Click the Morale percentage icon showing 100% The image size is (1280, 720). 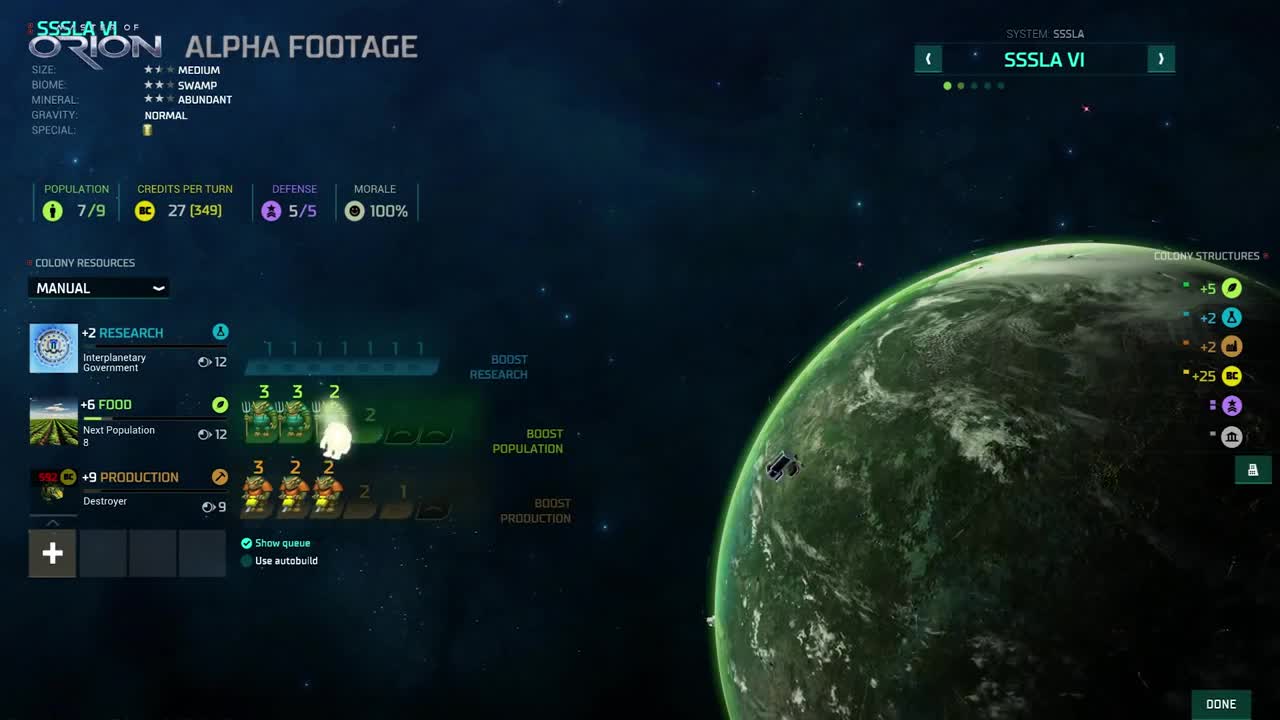point(355,211)
